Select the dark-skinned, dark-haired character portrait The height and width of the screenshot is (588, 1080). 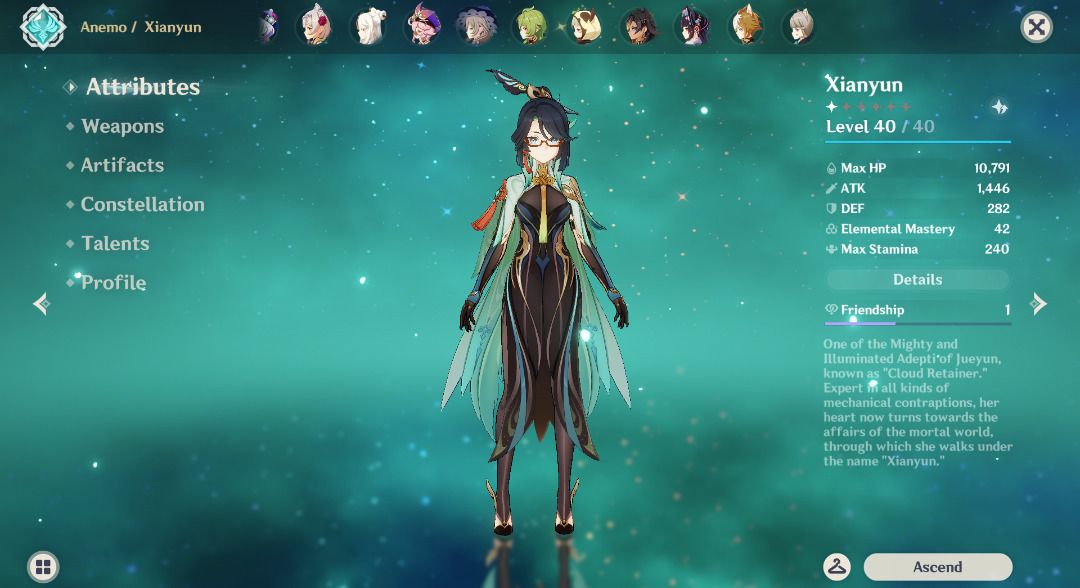coord(637,26)
